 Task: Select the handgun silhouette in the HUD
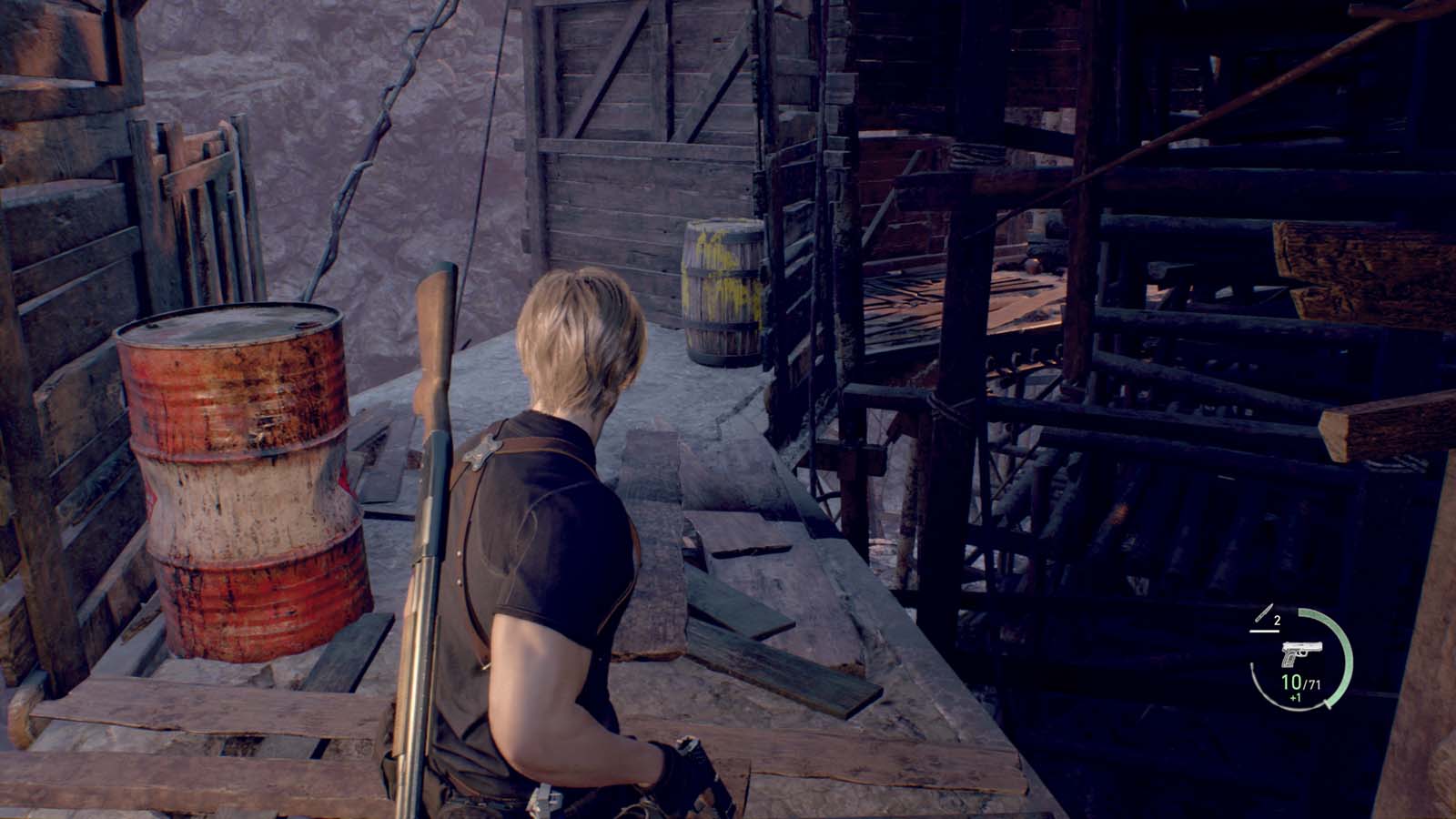[x=1301, y=653]
